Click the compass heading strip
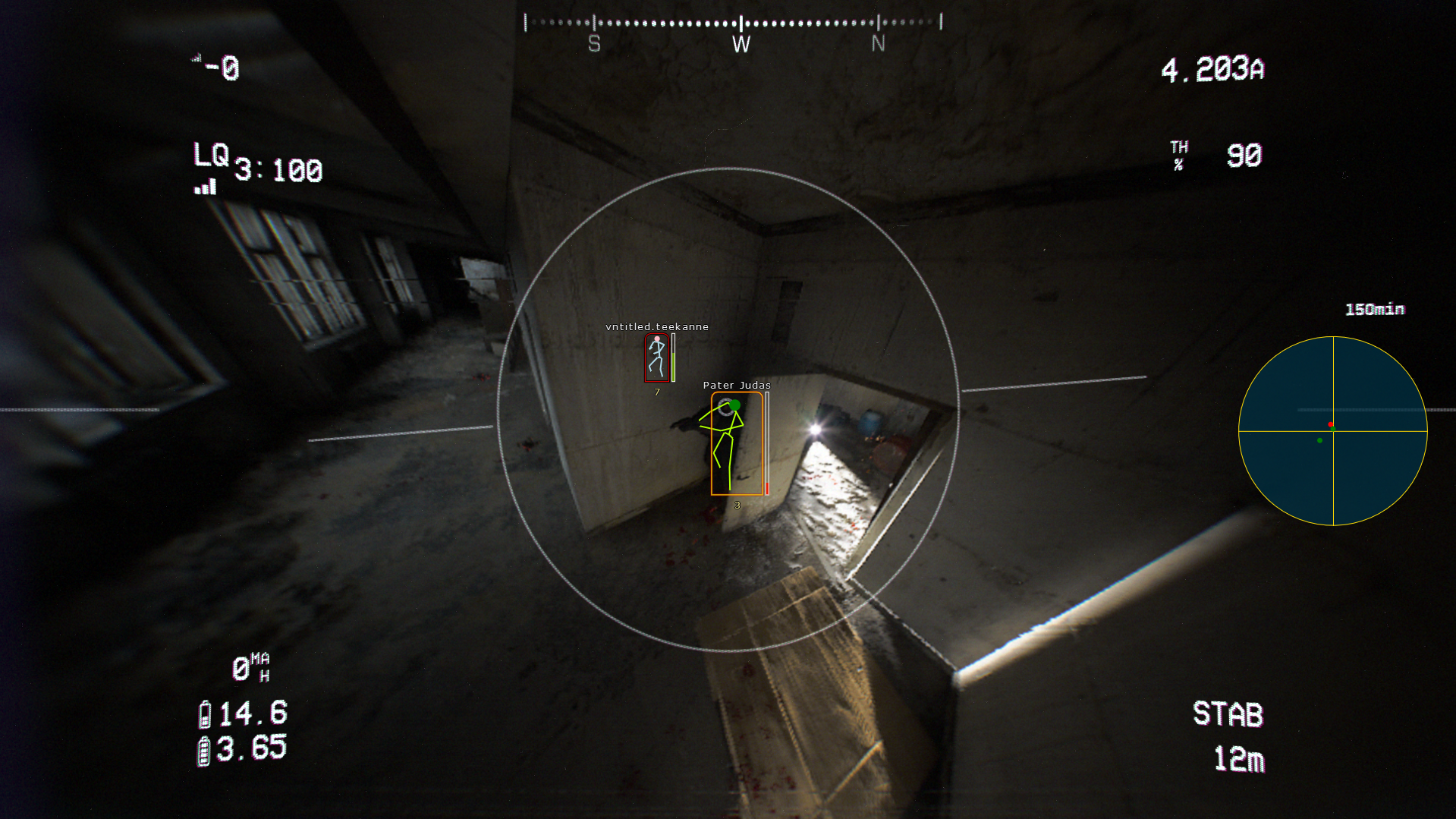Screen dimensions: 1456x819 click(x=733, y=23)
